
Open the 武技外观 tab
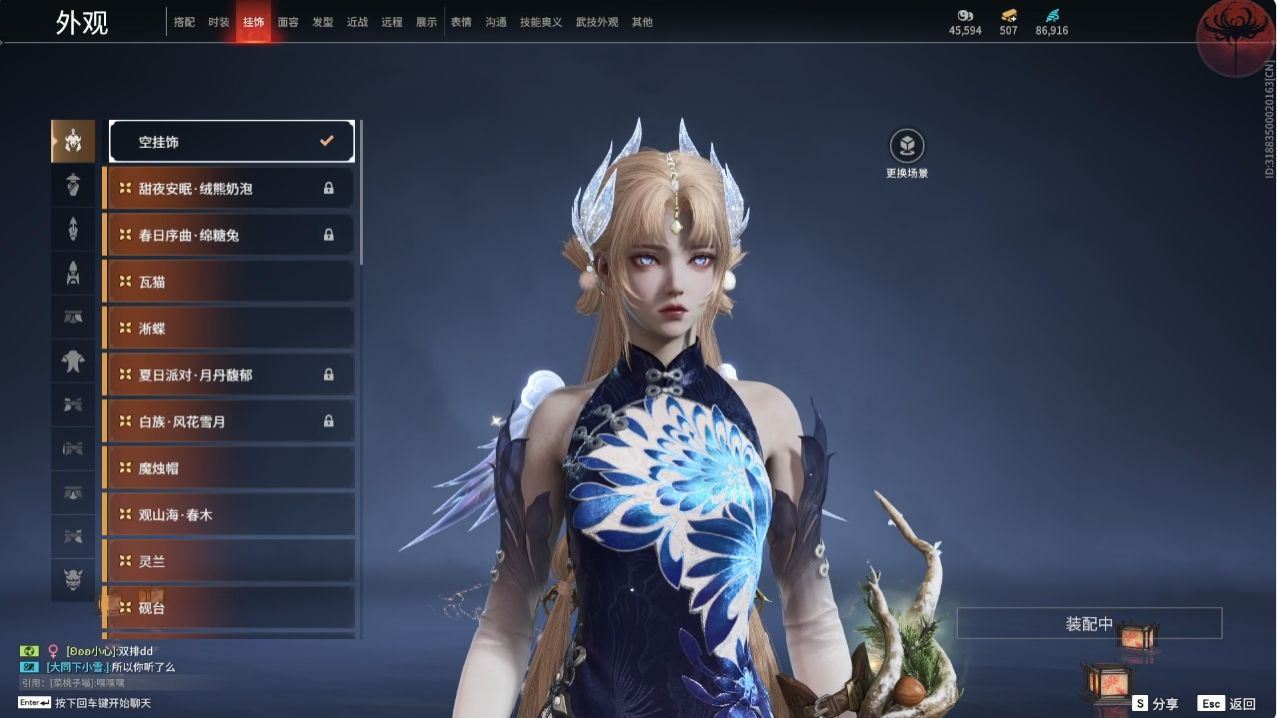coord(597,22)
